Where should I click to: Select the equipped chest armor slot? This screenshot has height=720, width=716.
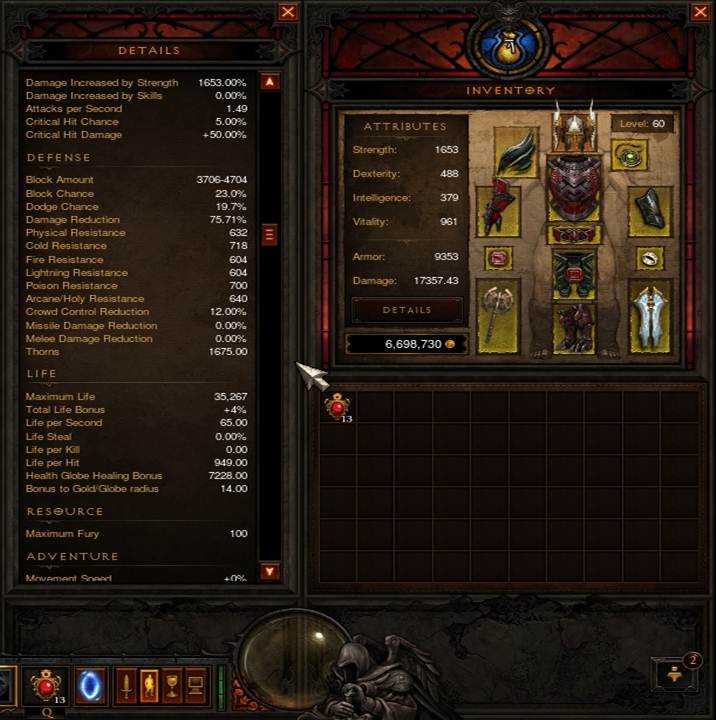(x=574, y=187)
